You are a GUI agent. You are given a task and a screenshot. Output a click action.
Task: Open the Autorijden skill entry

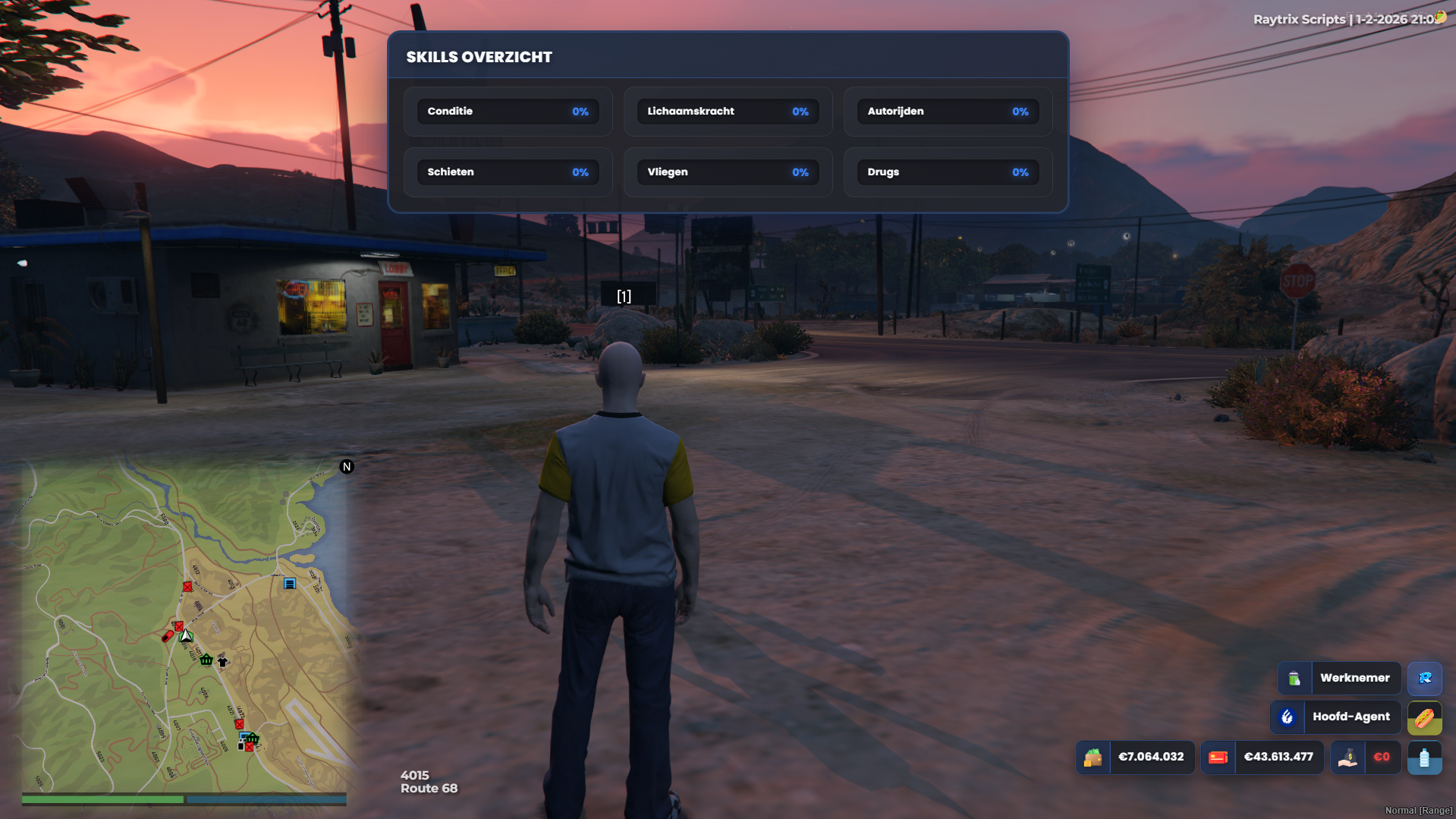948,112
